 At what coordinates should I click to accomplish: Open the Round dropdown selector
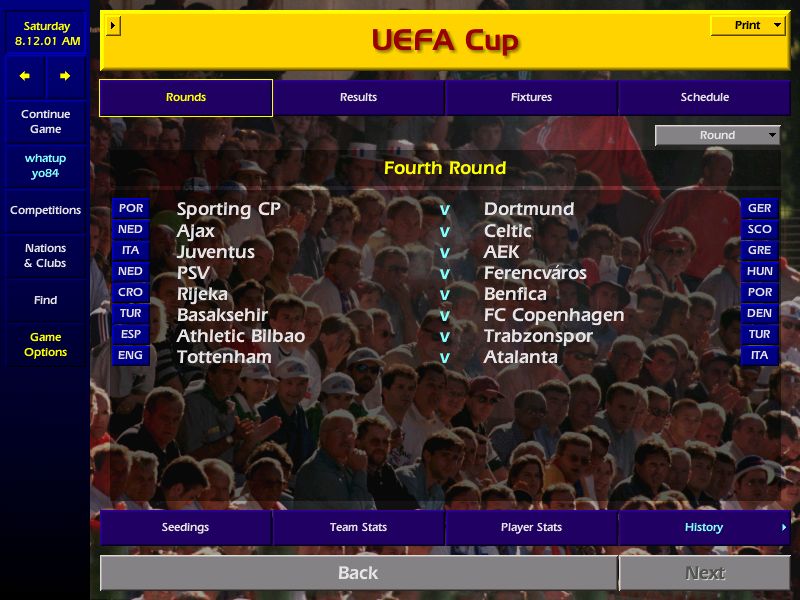point(717,135)
